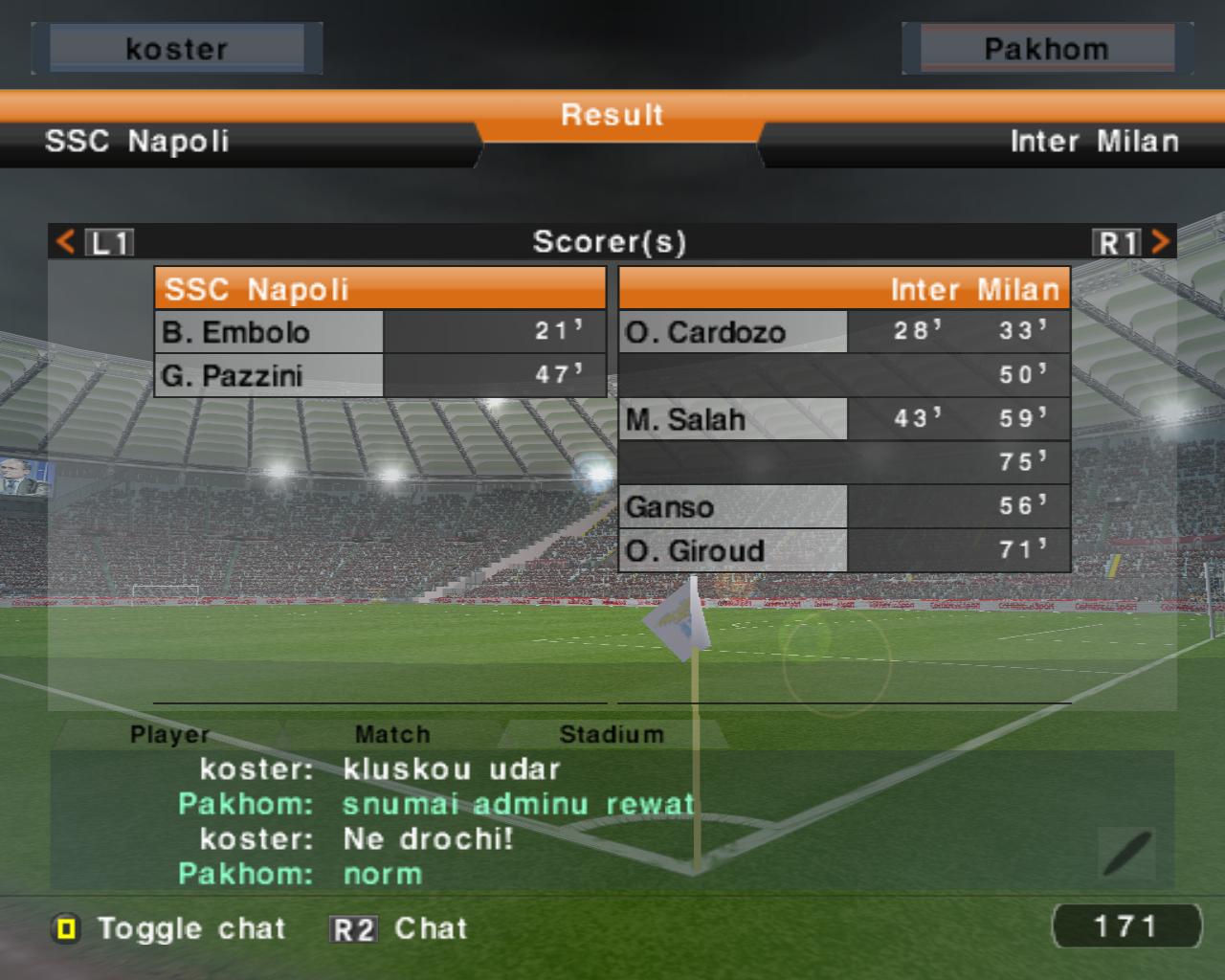Click the orange left arrow beside Scorer(s)
Screen dimensions: 1225x980
[x=65, y=241]
